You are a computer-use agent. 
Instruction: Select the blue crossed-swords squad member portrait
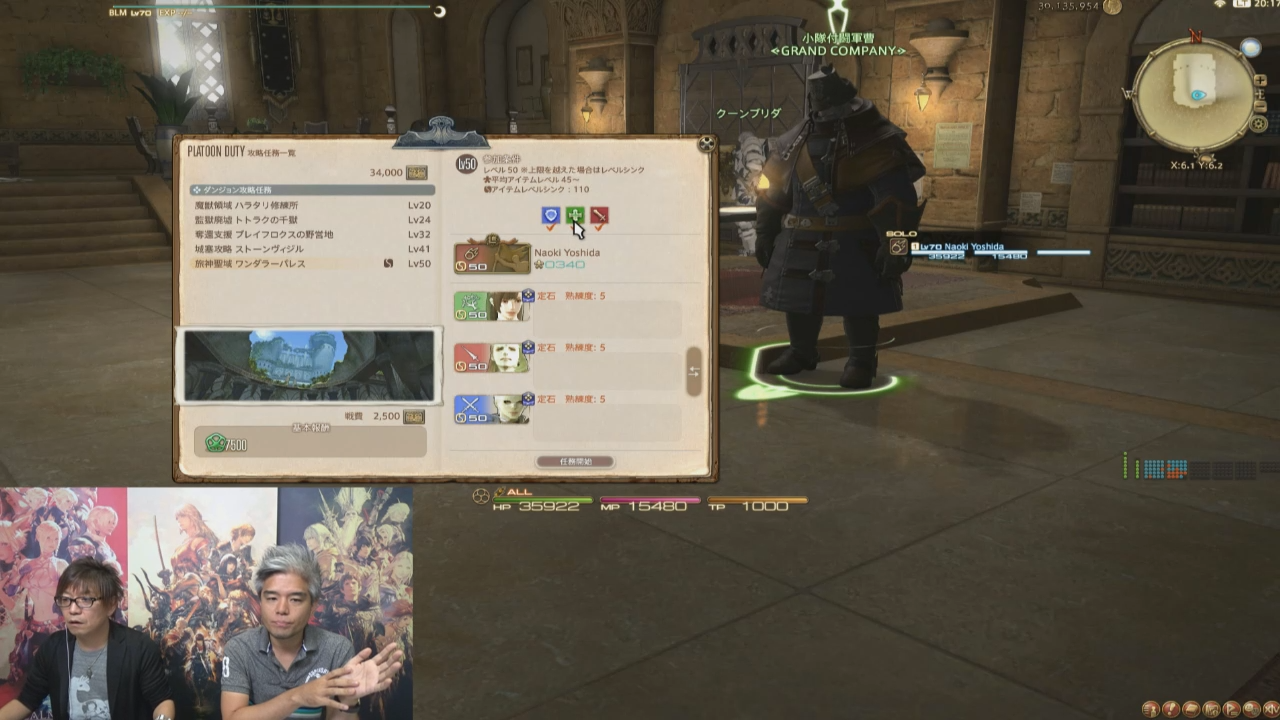493,408
